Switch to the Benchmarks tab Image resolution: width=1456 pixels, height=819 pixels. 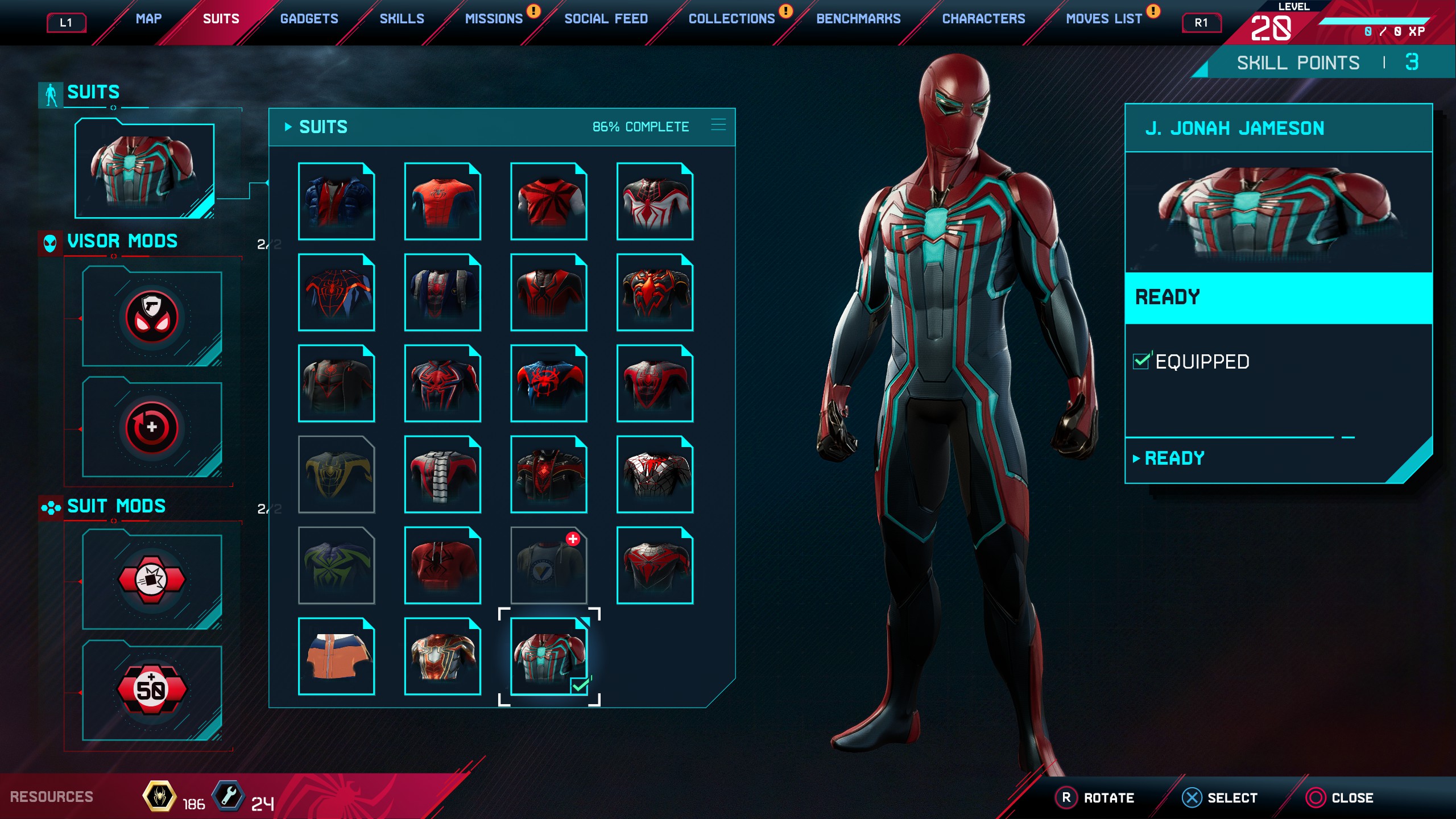click(x=858, y=19)
